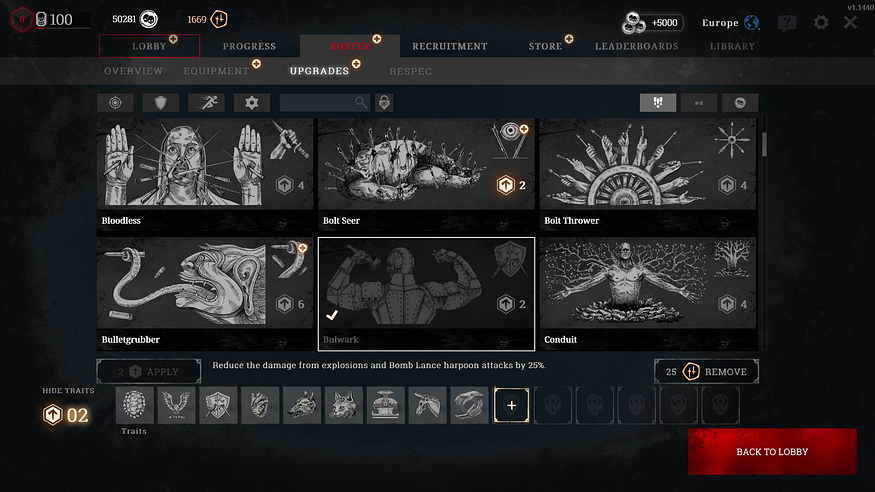This screenshot has width=875, height=492.
Task: Open the Lobby tab
Action: (x=149, y=46)
